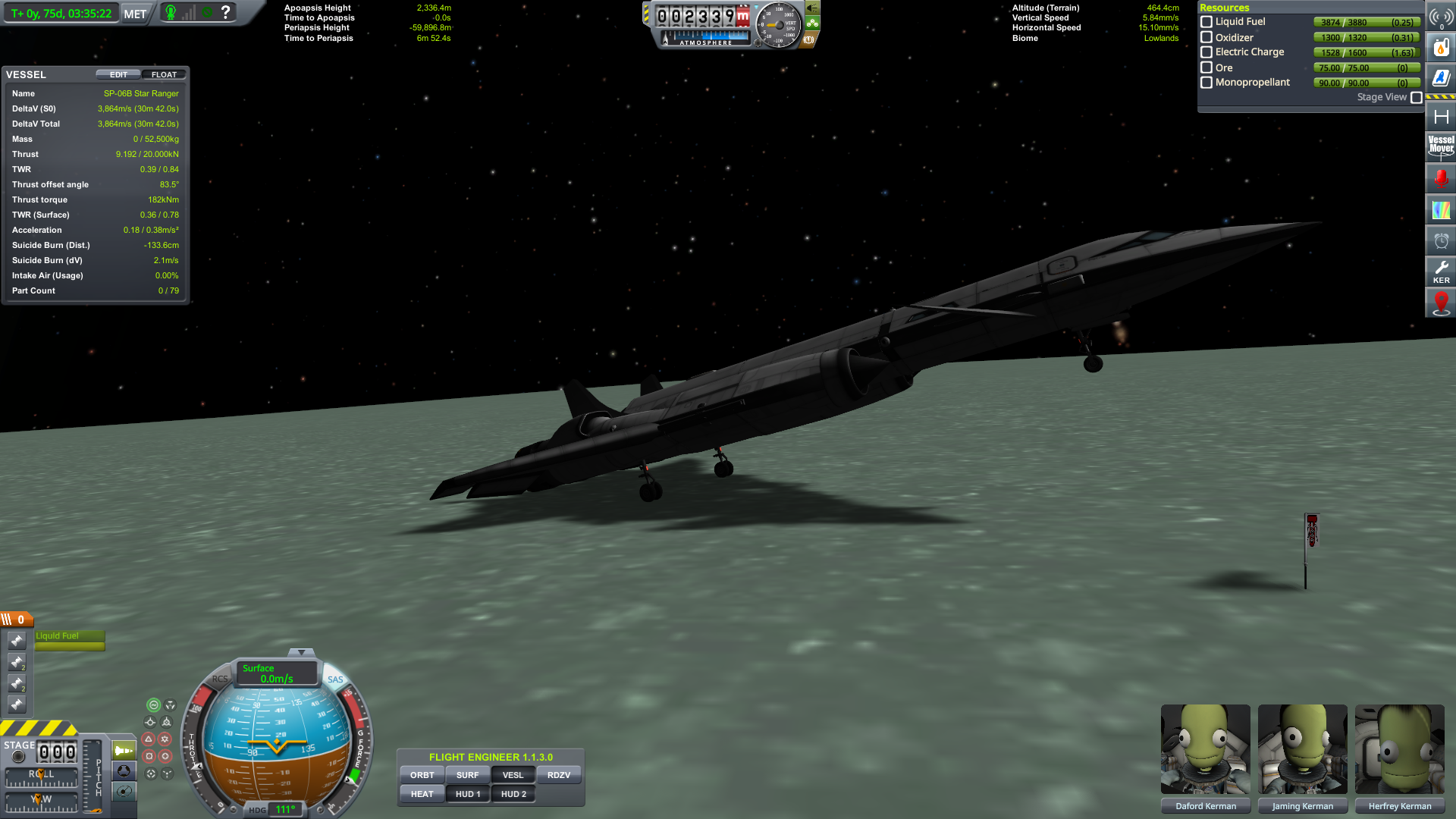Check the Monopropellant resource box
This screenshot has width=1456, height=819.
coord(1207,83)
